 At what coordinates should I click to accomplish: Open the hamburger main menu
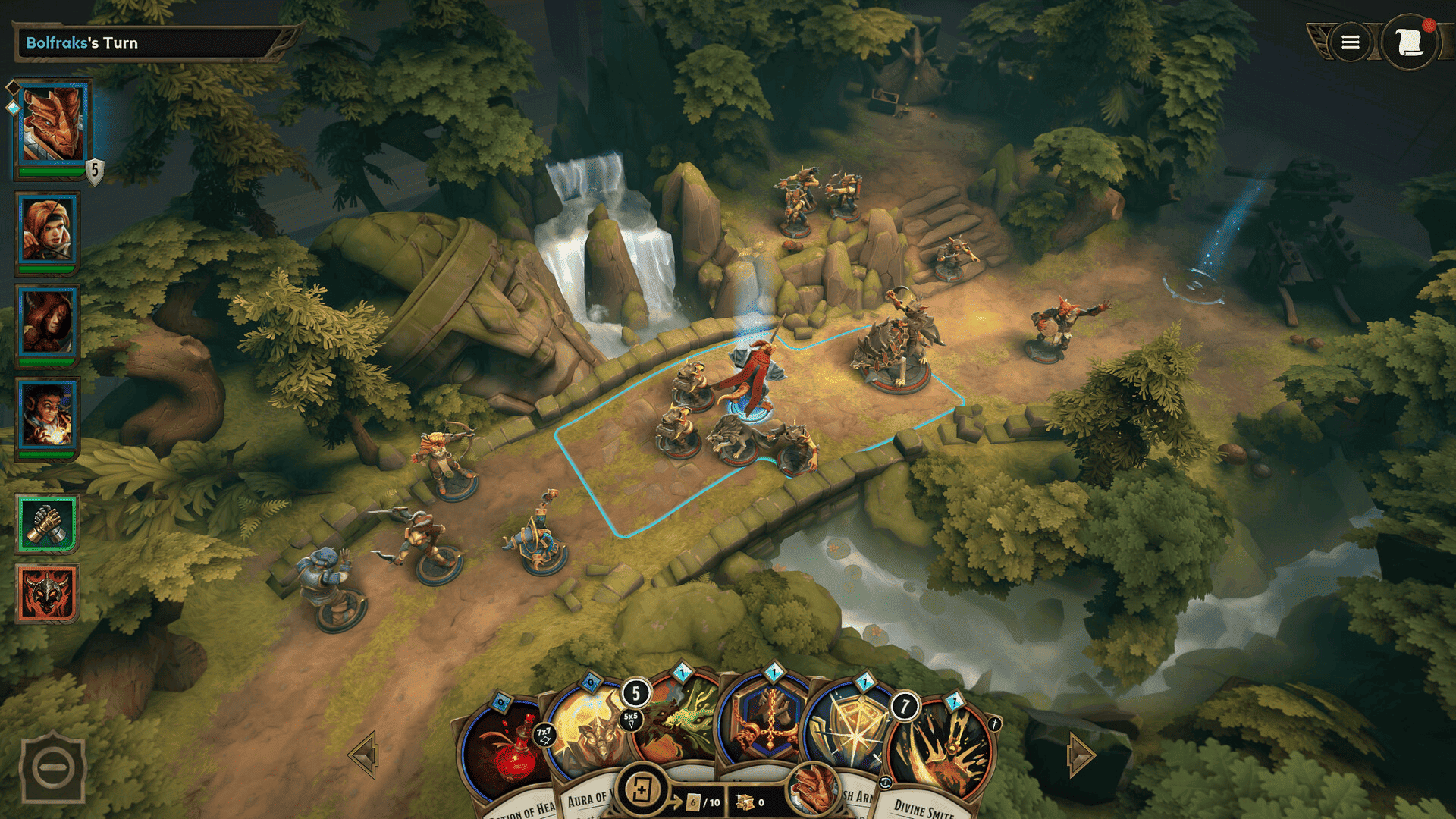[1350, 42]
